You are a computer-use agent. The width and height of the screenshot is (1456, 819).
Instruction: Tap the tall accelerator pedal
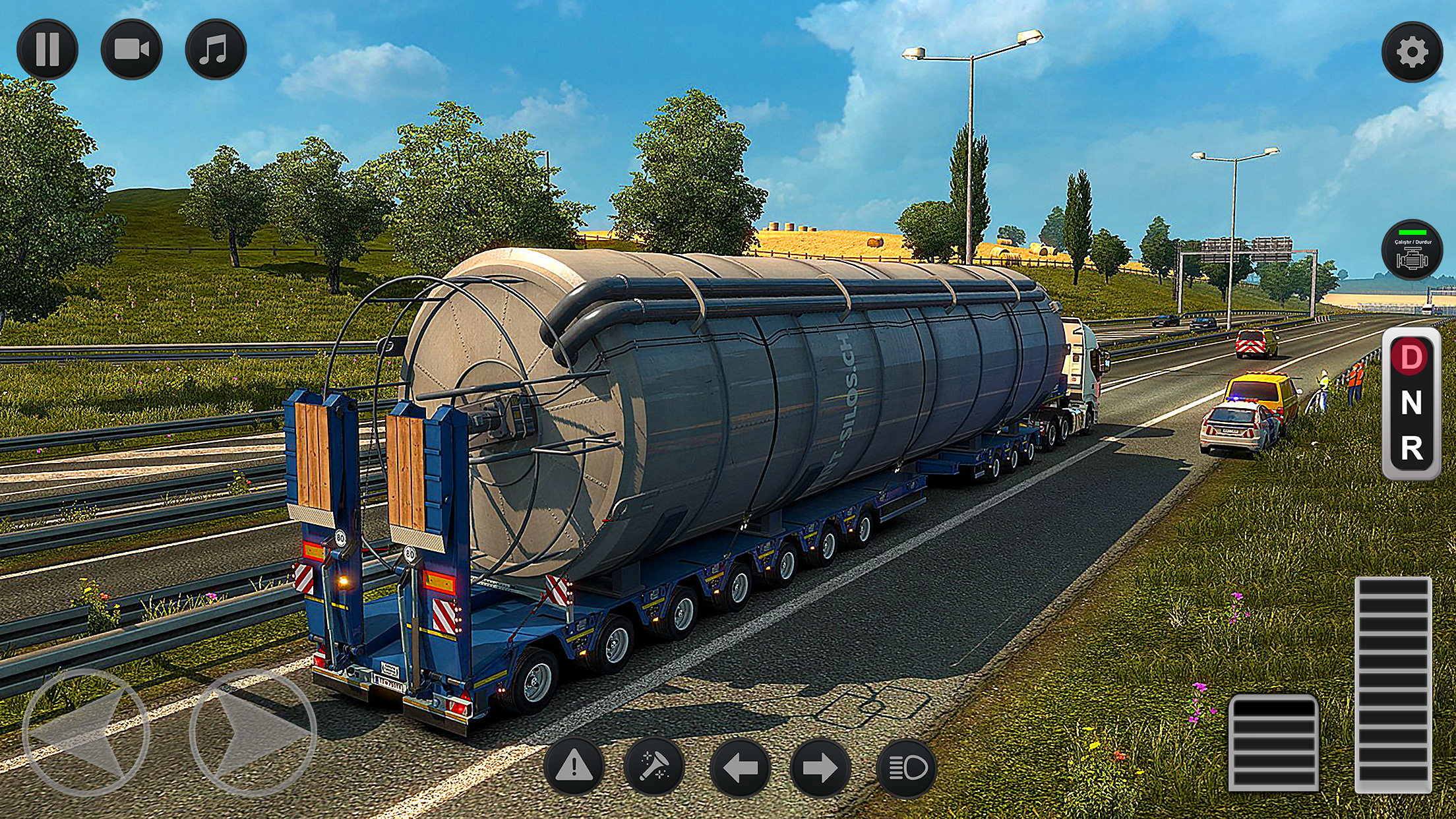pyautogui.click(x=1393, y=684)
